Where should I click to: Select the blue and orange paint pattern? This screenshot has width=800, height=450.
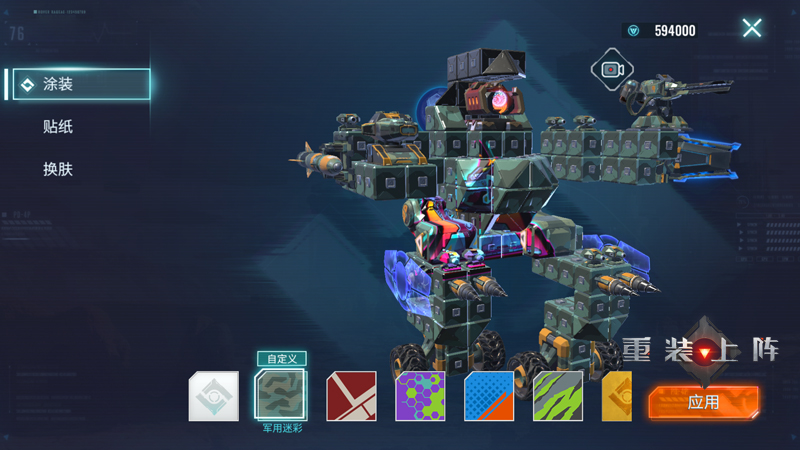point(489,396)
